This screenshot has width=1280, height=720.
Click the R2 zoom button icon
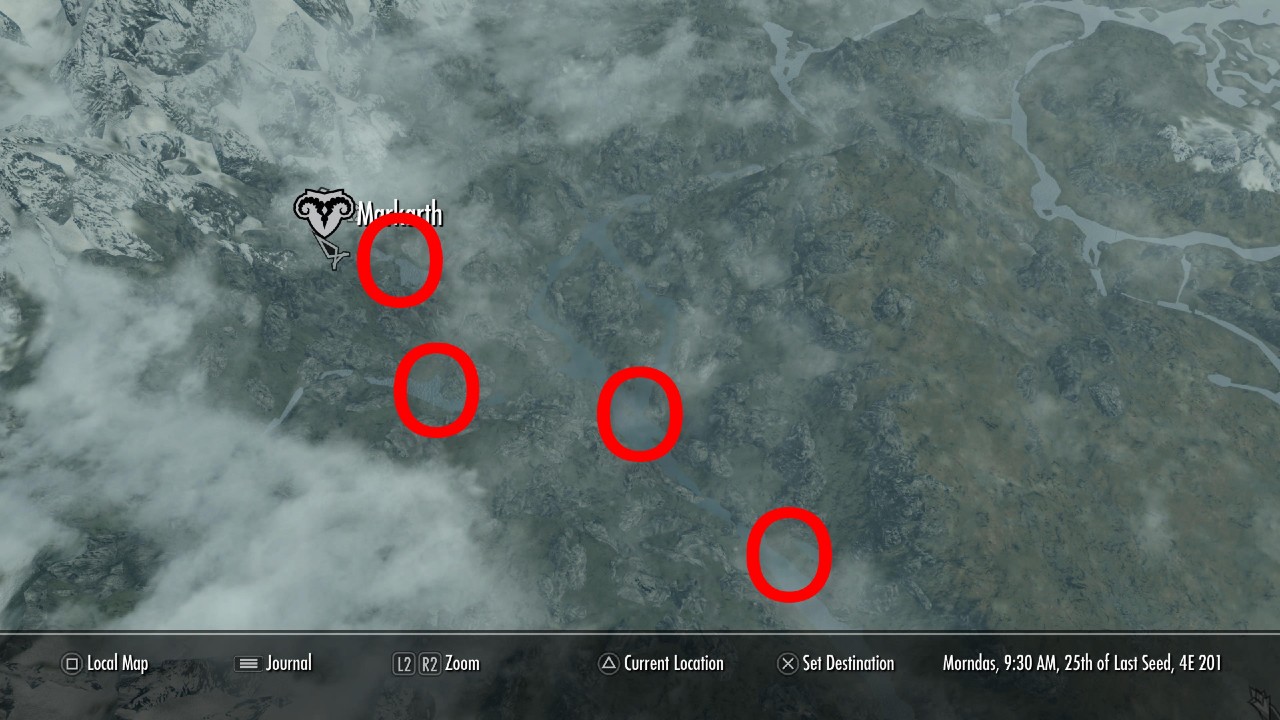(430, 663)
